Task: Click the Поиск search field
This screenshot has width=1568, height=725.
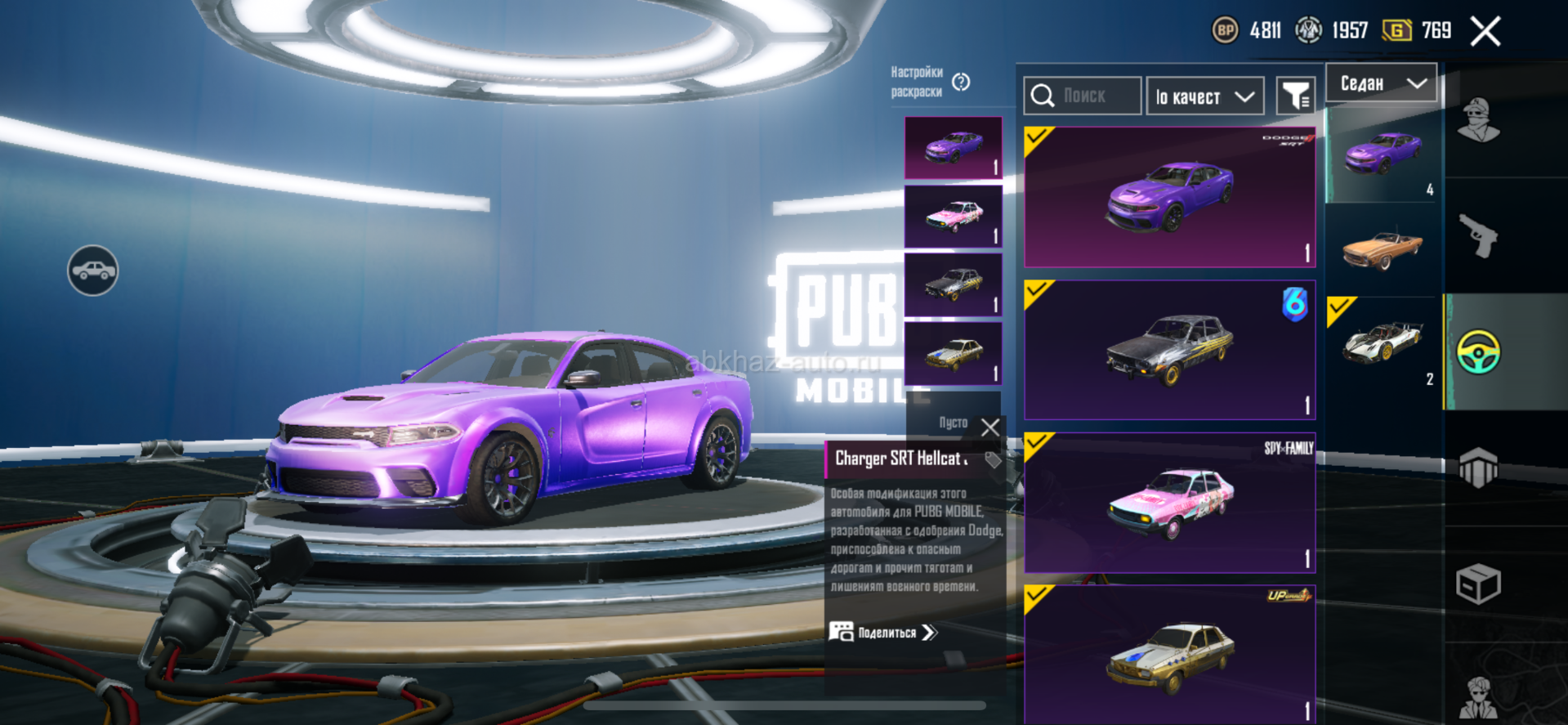Action: pos(1083,96)
